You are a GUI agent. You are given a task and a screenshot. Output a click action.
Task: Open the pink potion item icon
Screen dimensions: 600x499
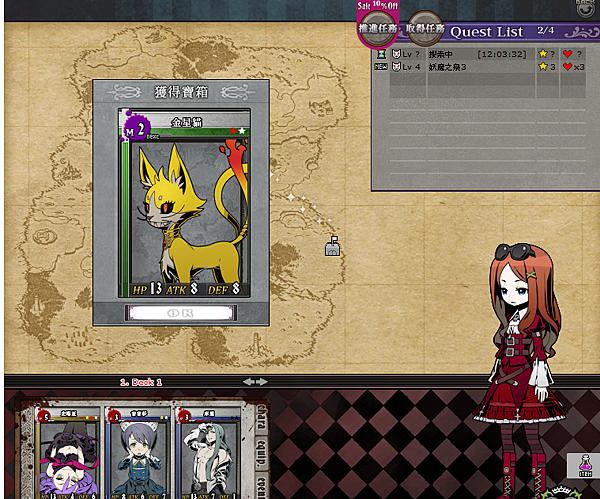(582, 464)
